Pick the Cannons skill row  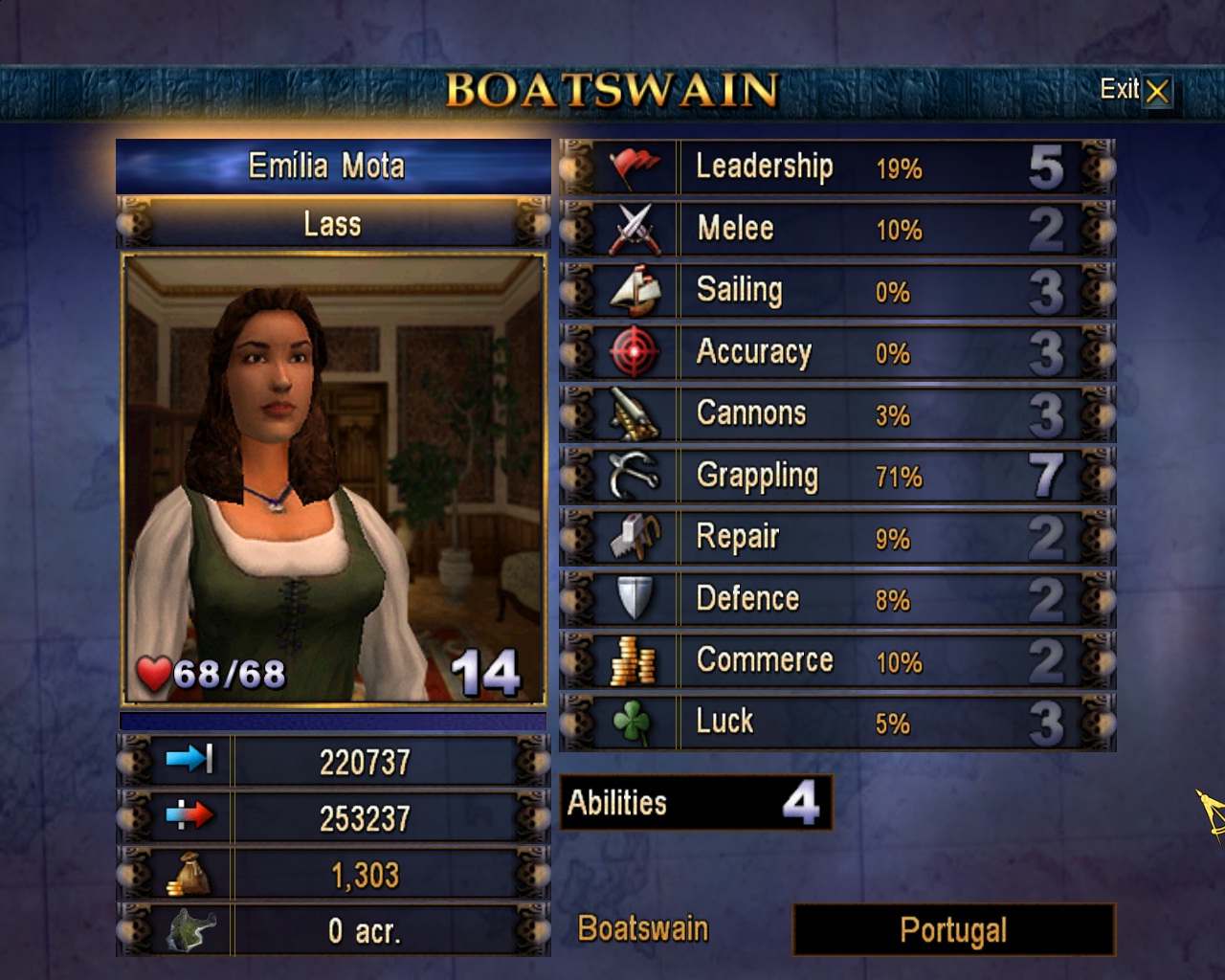[x=837, y=414]
